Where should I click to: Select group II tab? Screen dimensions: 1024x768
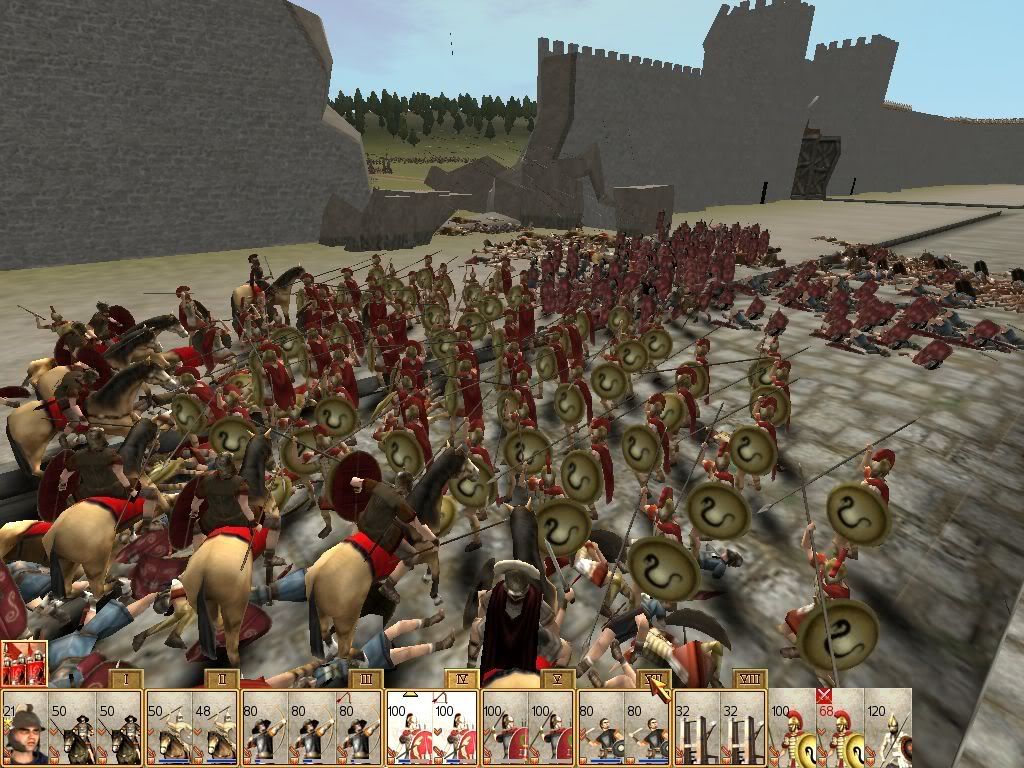point(221,679)
